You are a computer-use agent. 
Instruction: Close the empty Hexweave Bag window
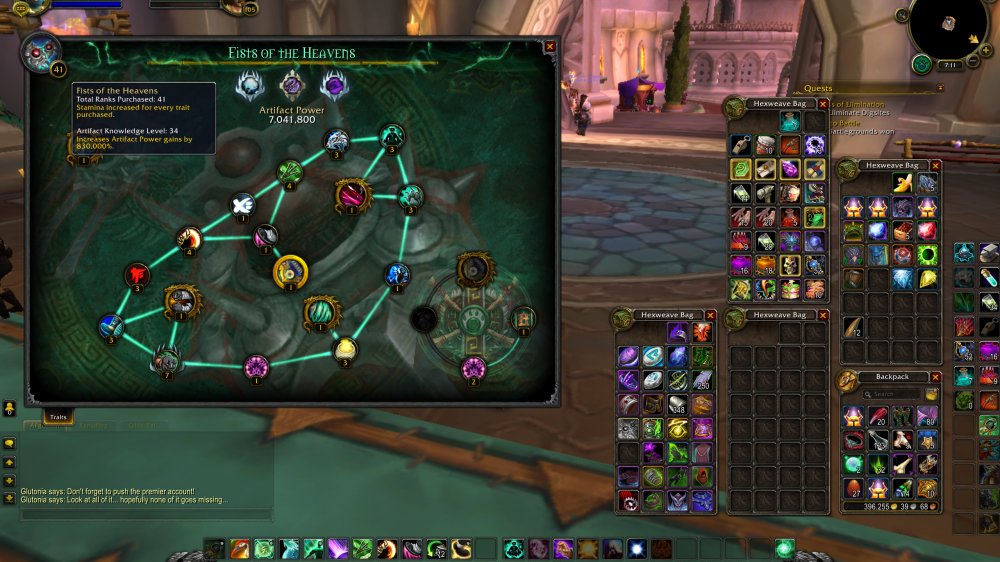coord(822,315)
